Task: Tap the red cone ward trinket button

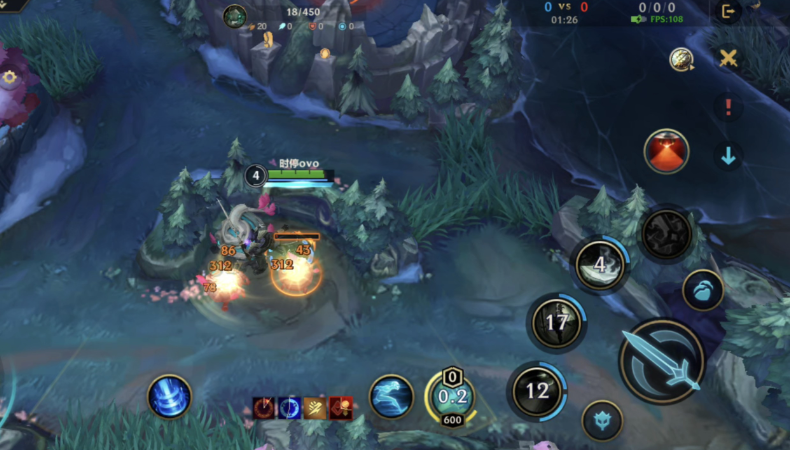Action: [x=665, y=150]
